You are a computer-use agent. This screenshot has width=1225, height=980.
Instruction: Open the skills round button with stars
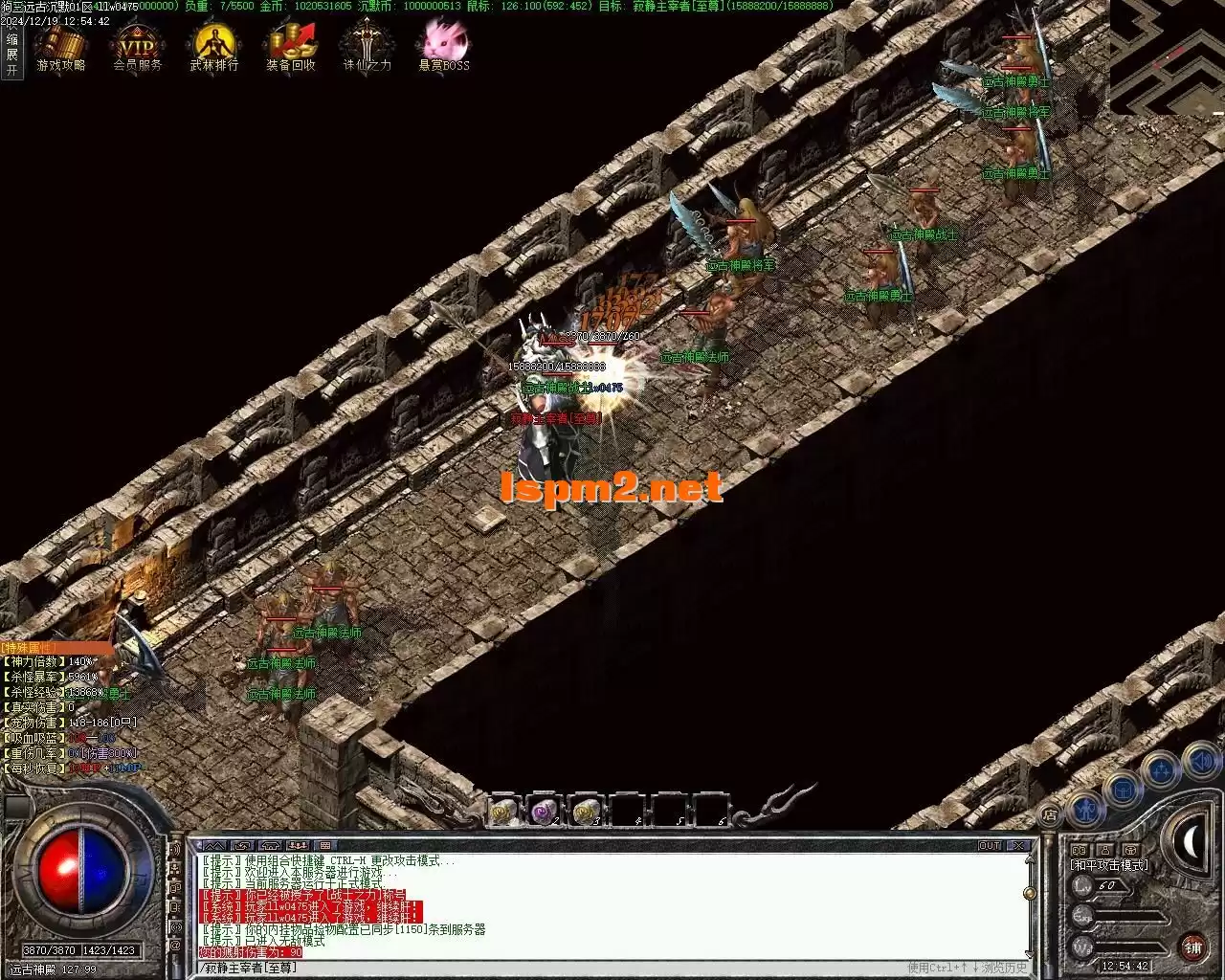point(1161,769)
